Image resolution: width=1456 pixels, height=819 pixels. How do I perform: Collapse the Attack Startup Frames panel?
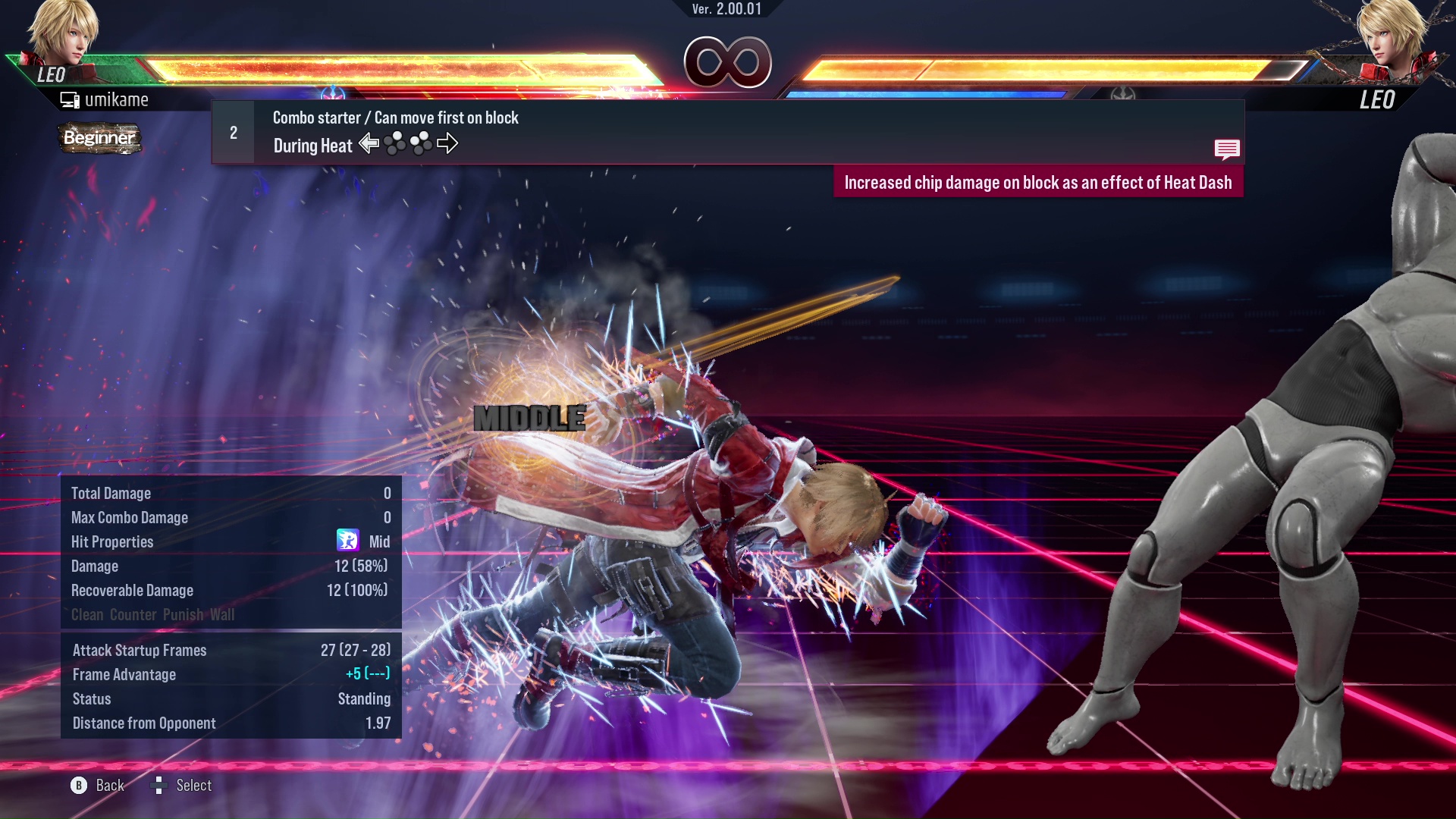(139, 650)
